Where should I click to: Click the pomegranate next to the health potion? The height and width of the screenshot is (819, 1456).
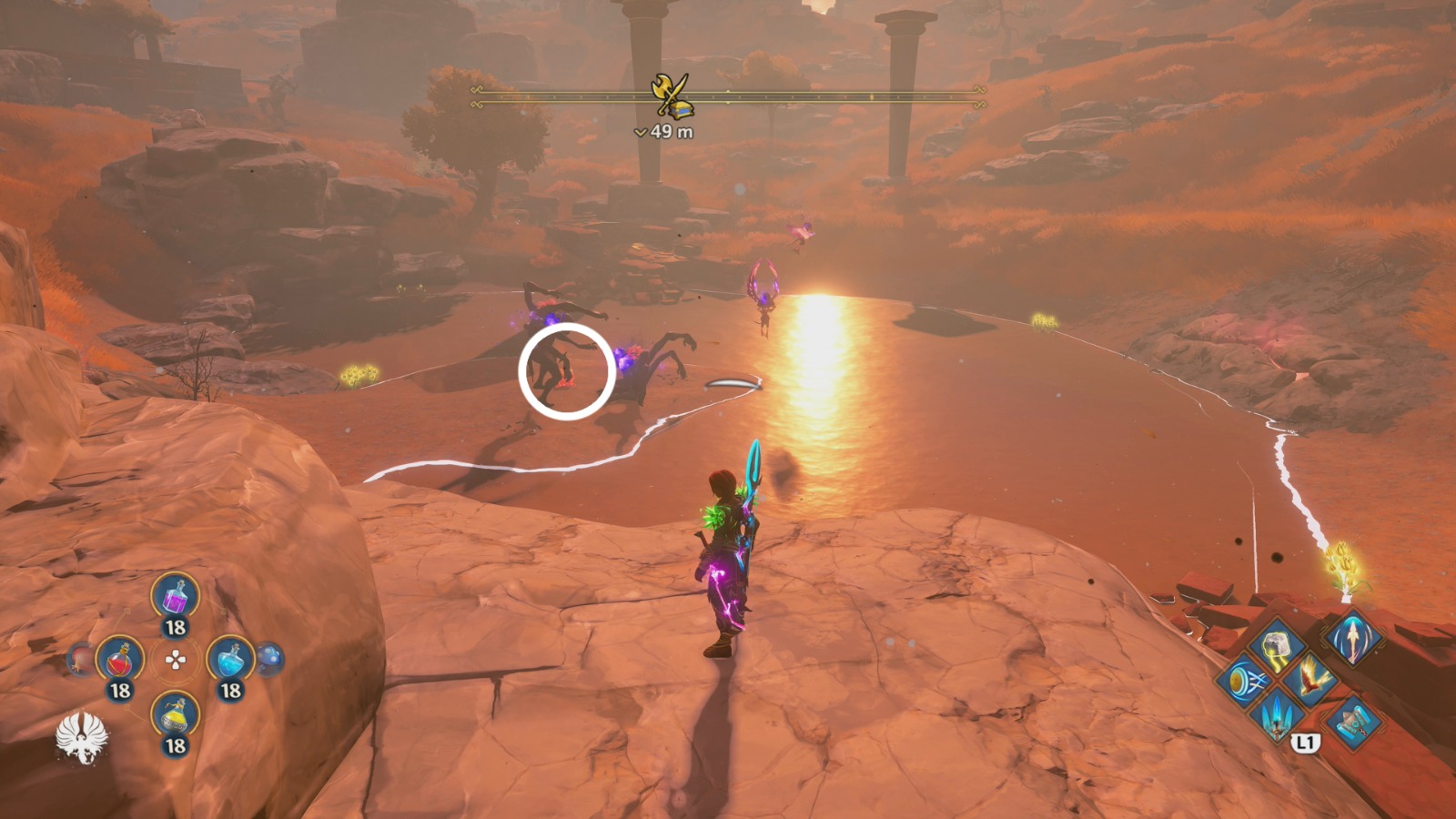[x=80, y=659]
